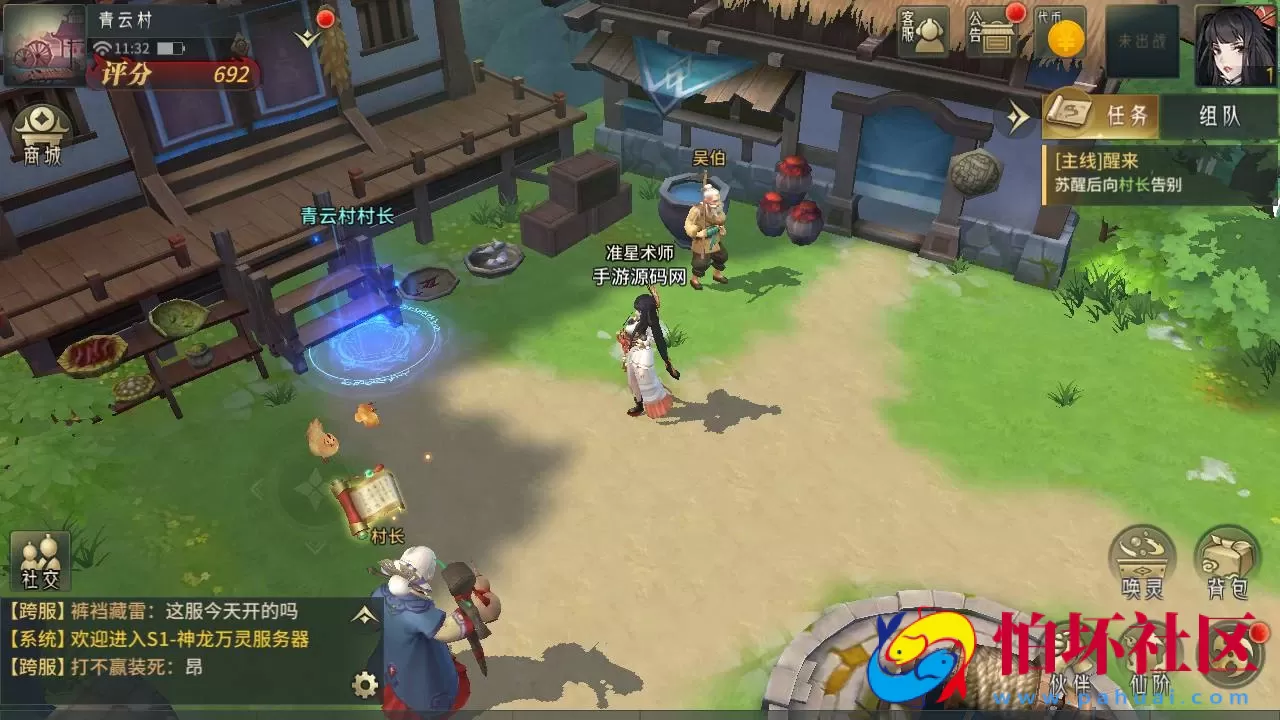Click the 青云村 minimap

pyautogui.click(x=42, y=45)
